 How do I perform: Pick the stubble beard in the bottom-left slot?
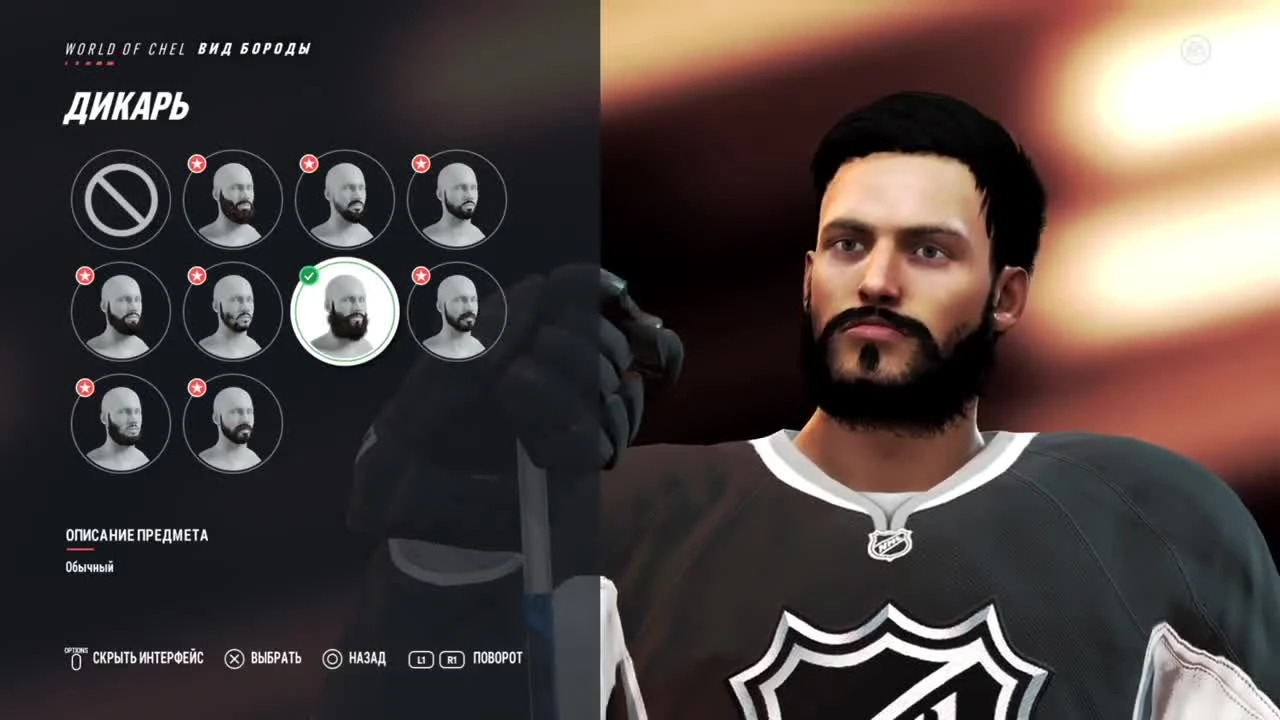pos(120,423)
